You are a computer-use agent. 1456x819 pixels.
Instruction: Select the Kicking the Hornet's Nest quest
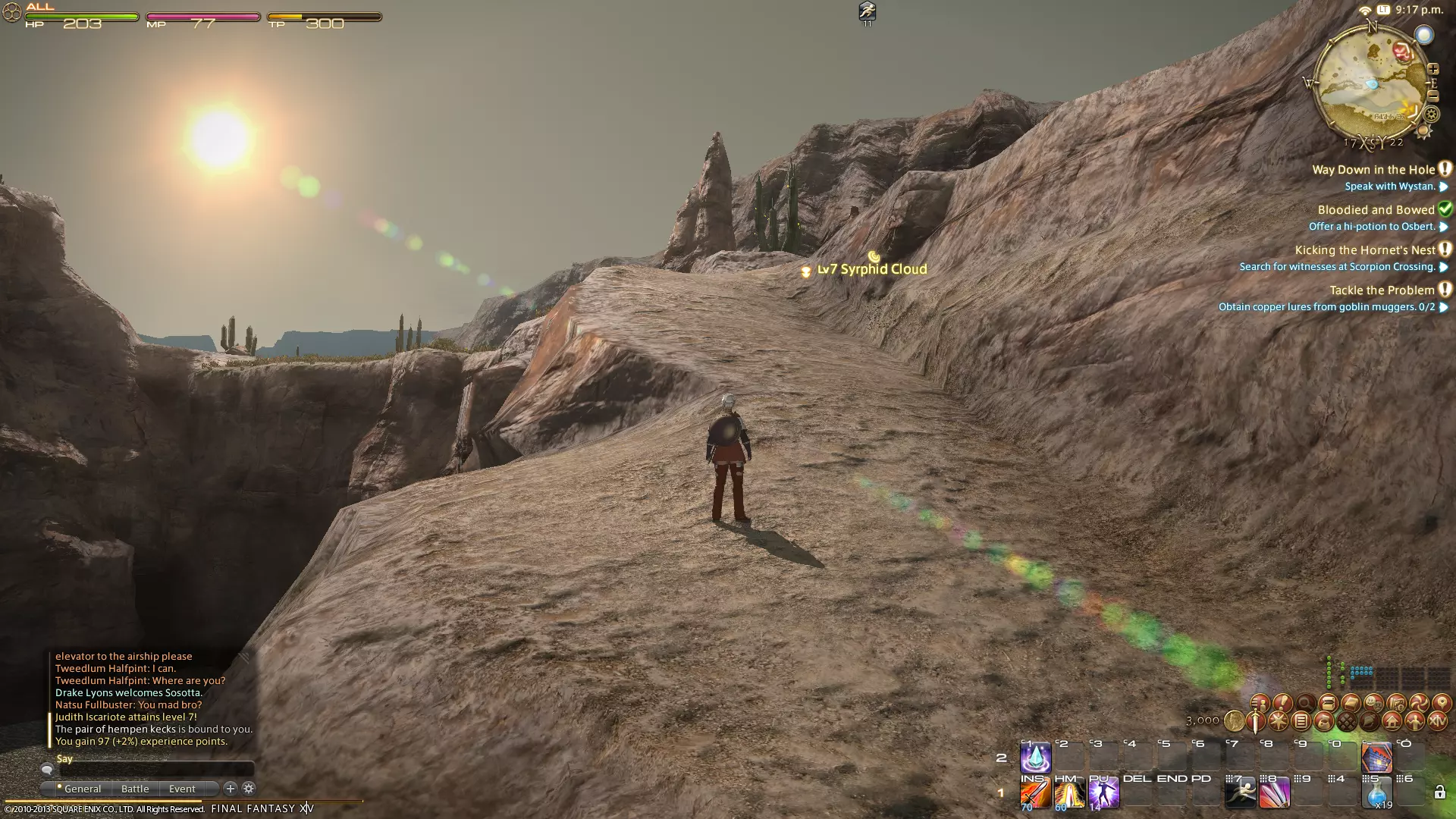pos(1365,250)
